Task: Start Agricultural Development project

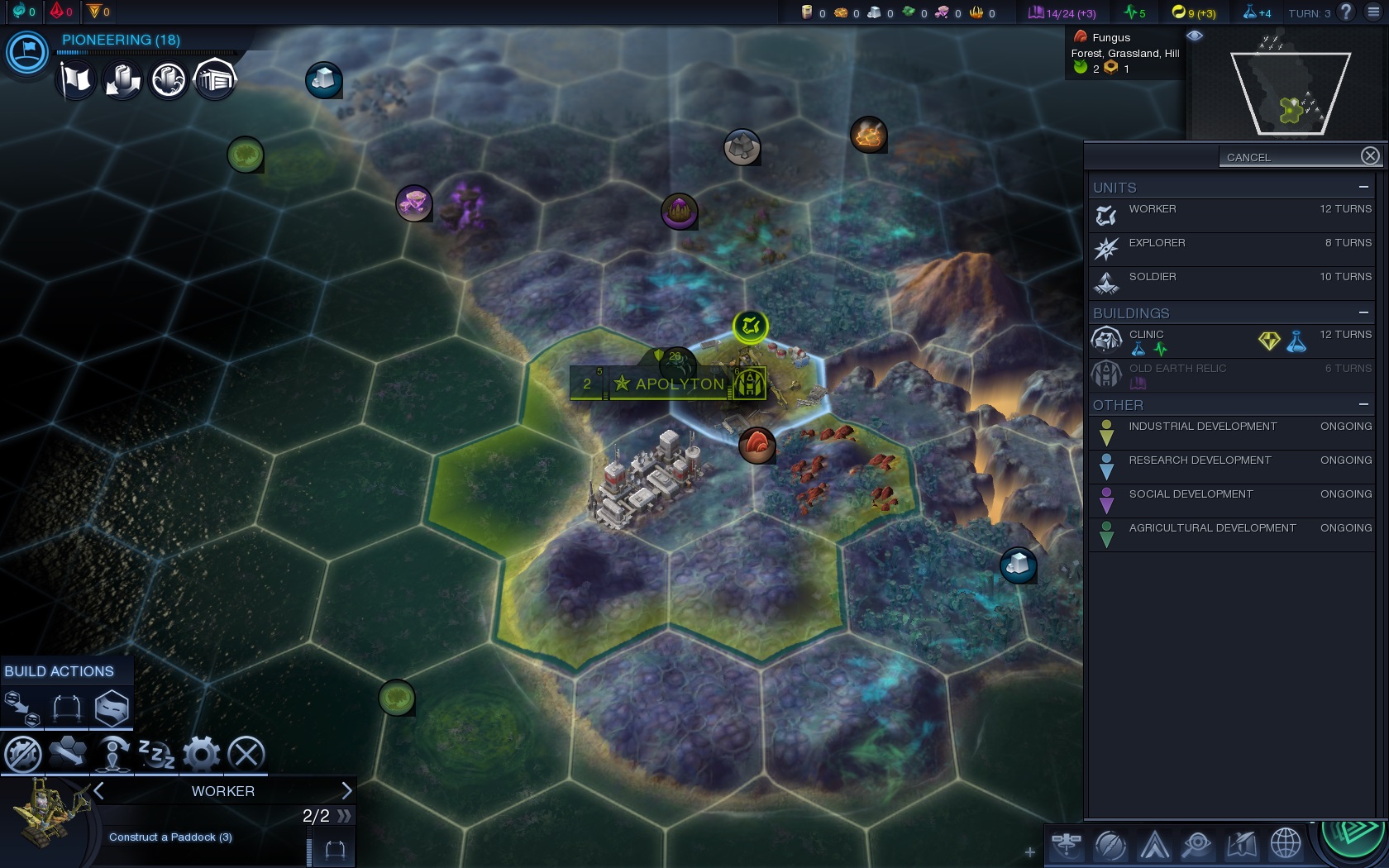Action: click(x=1232, y=534)
